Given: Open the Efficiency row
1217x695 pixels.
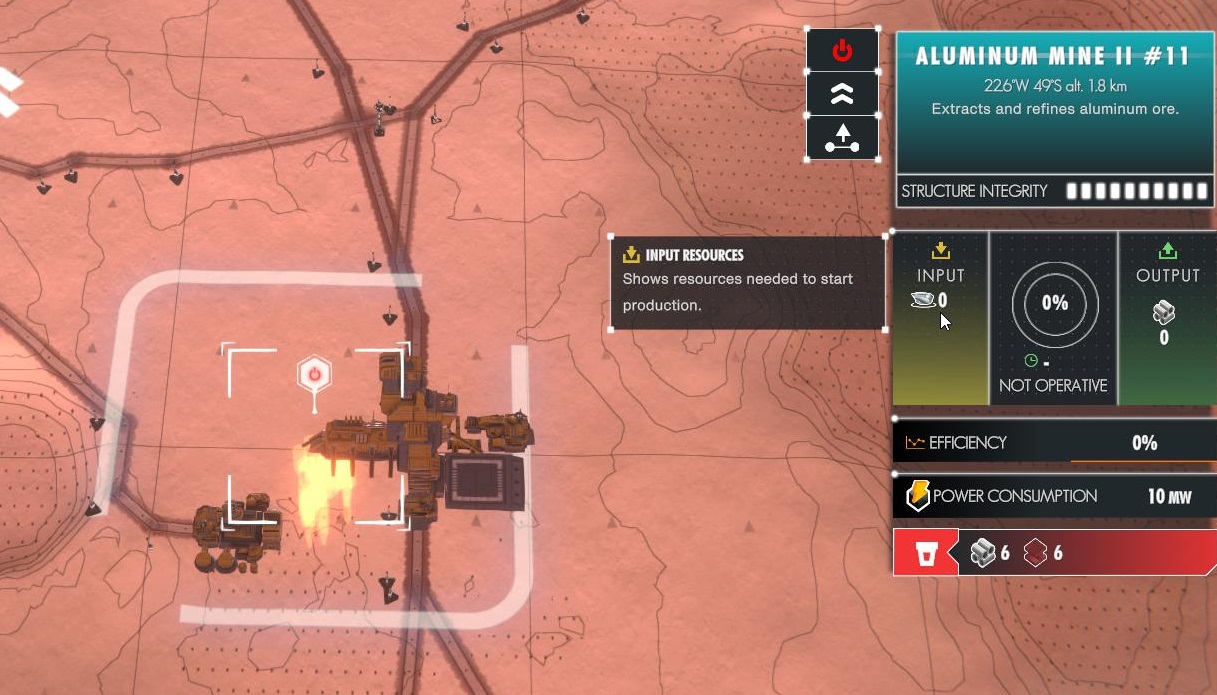Looking at the screenshot, I should coord(1054,443).
